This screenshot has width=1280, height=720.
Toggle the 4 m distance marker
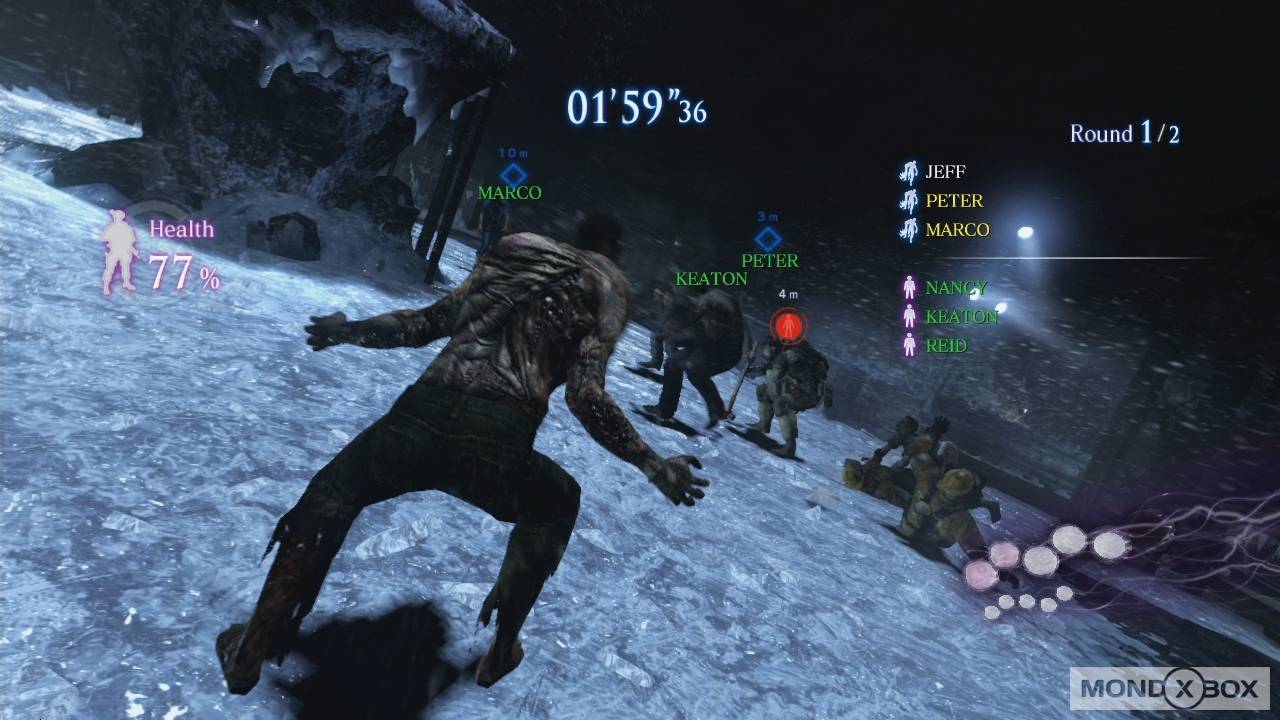[x=789, y=293]
